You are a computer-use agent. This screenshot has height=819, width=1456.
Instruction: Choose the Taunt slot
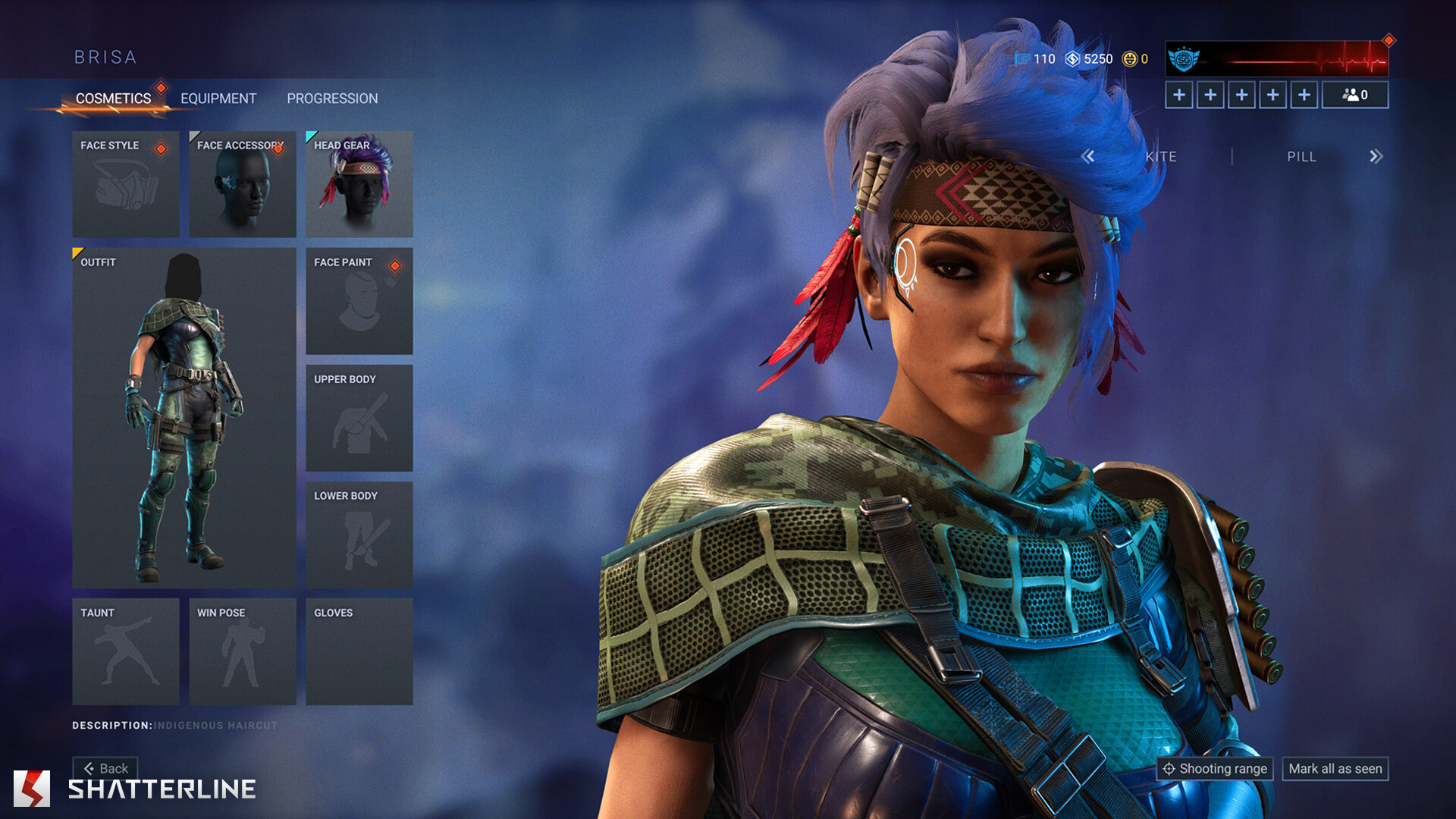point(126,651)
